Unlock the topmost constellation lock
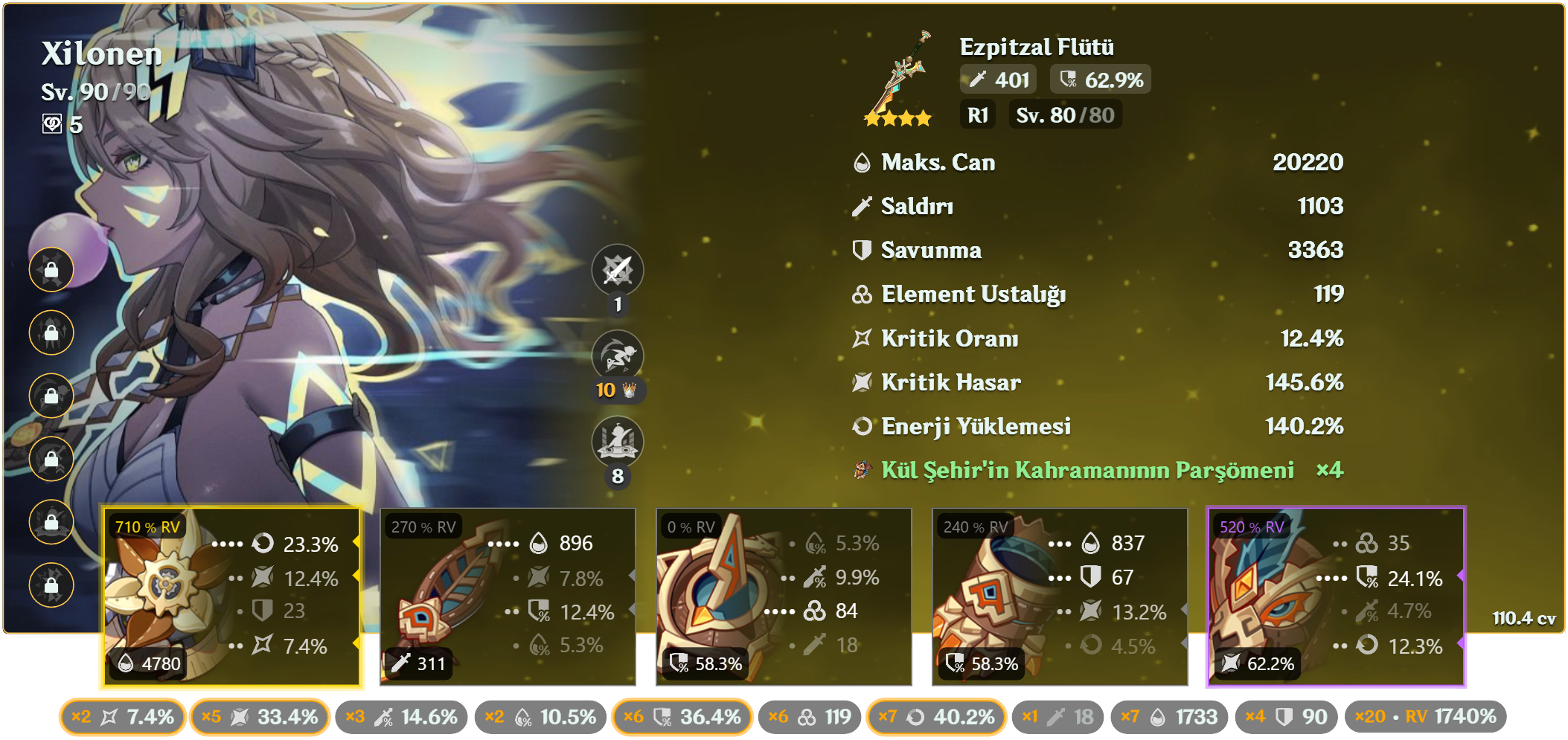Image resolution: width=1568 pixels, height=740 pixels. (x=51, y=268)
